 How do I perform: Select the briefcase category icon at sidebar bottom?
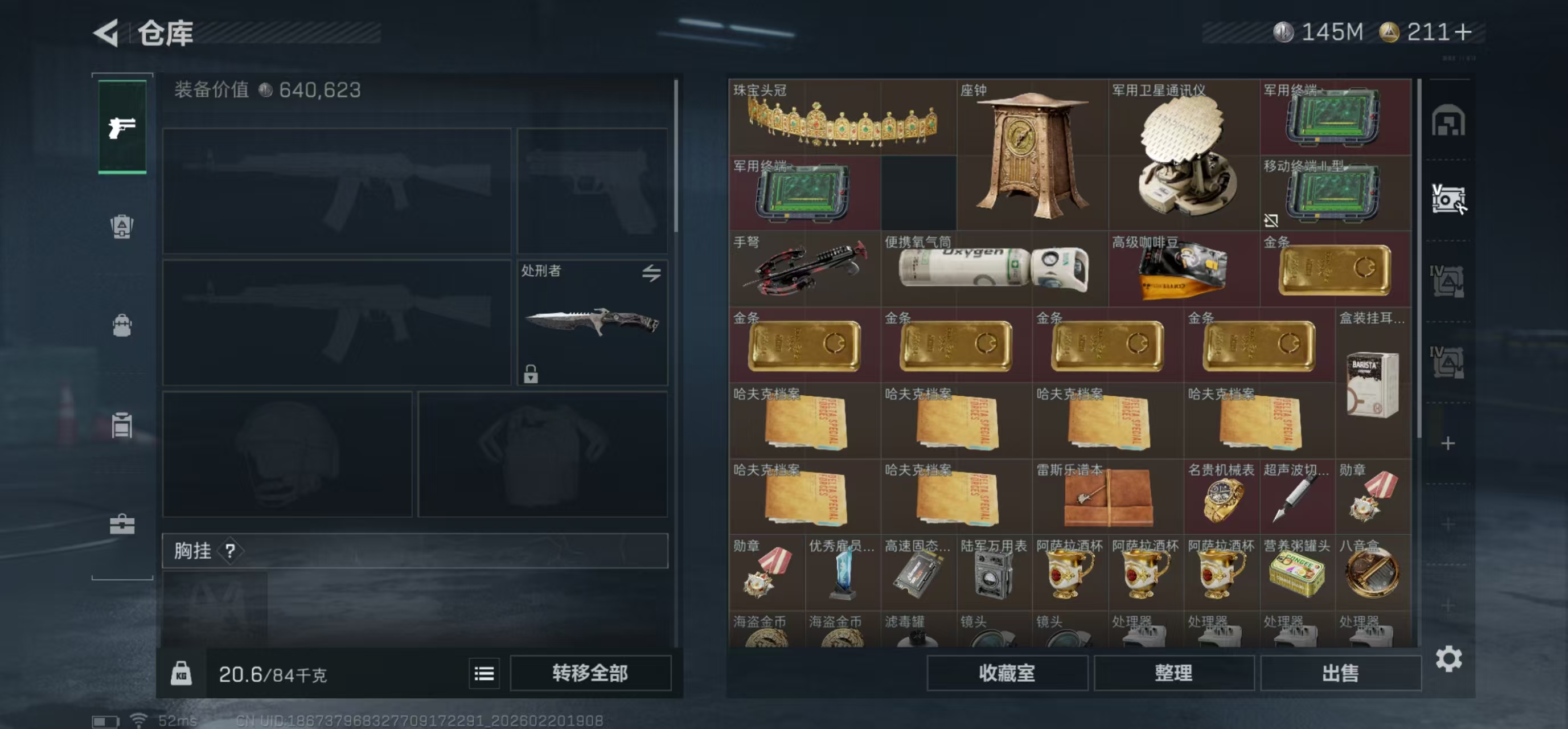point(122,524)
